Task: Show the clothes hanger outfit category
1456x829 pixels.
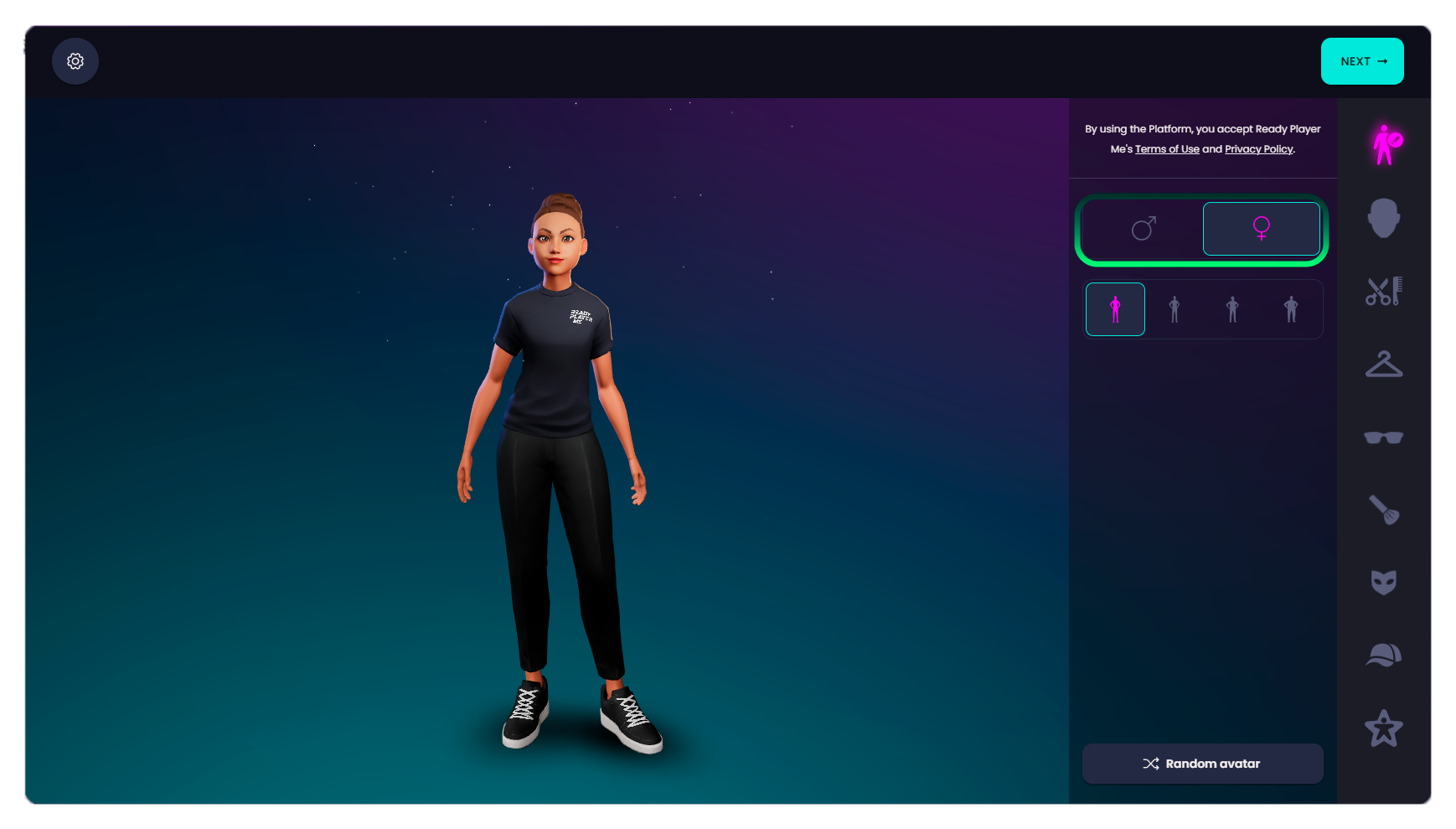Action: tap(1384, 365)
